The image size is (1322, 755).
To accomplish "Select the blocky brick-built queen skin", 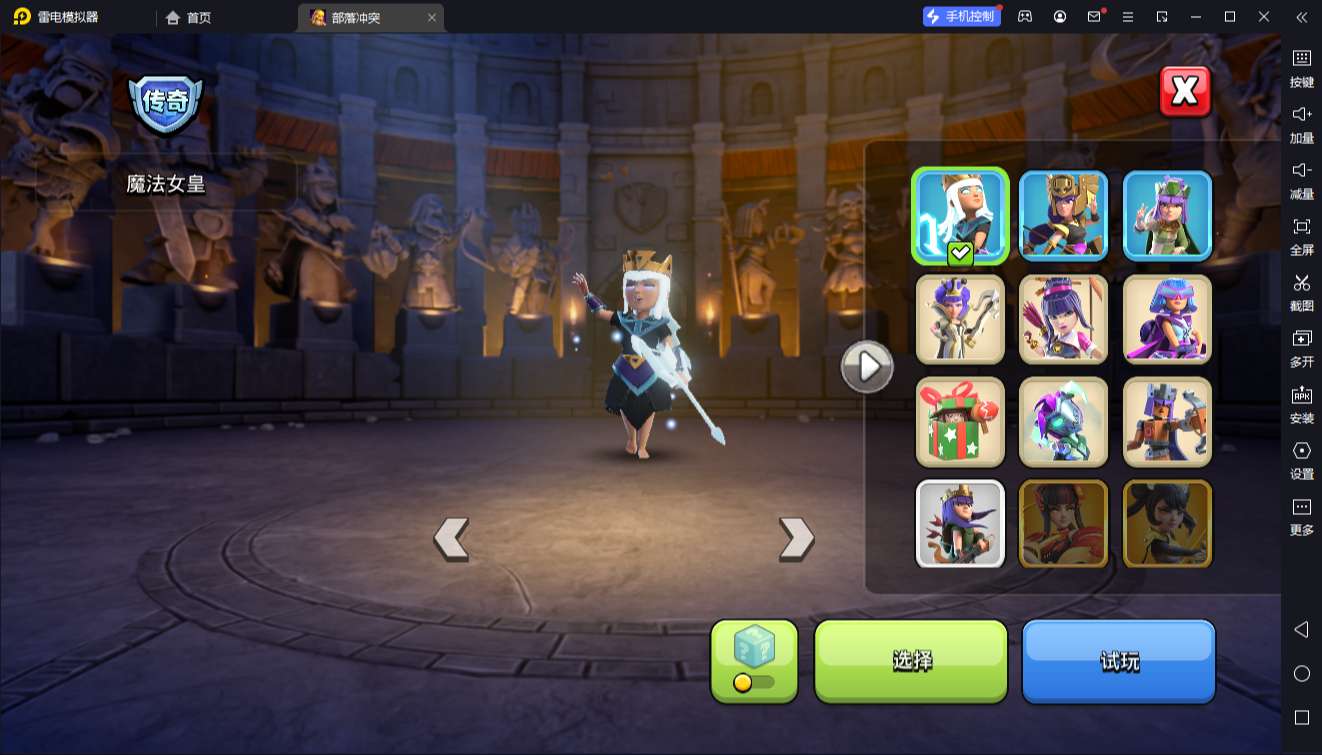I will (1167, 422).
